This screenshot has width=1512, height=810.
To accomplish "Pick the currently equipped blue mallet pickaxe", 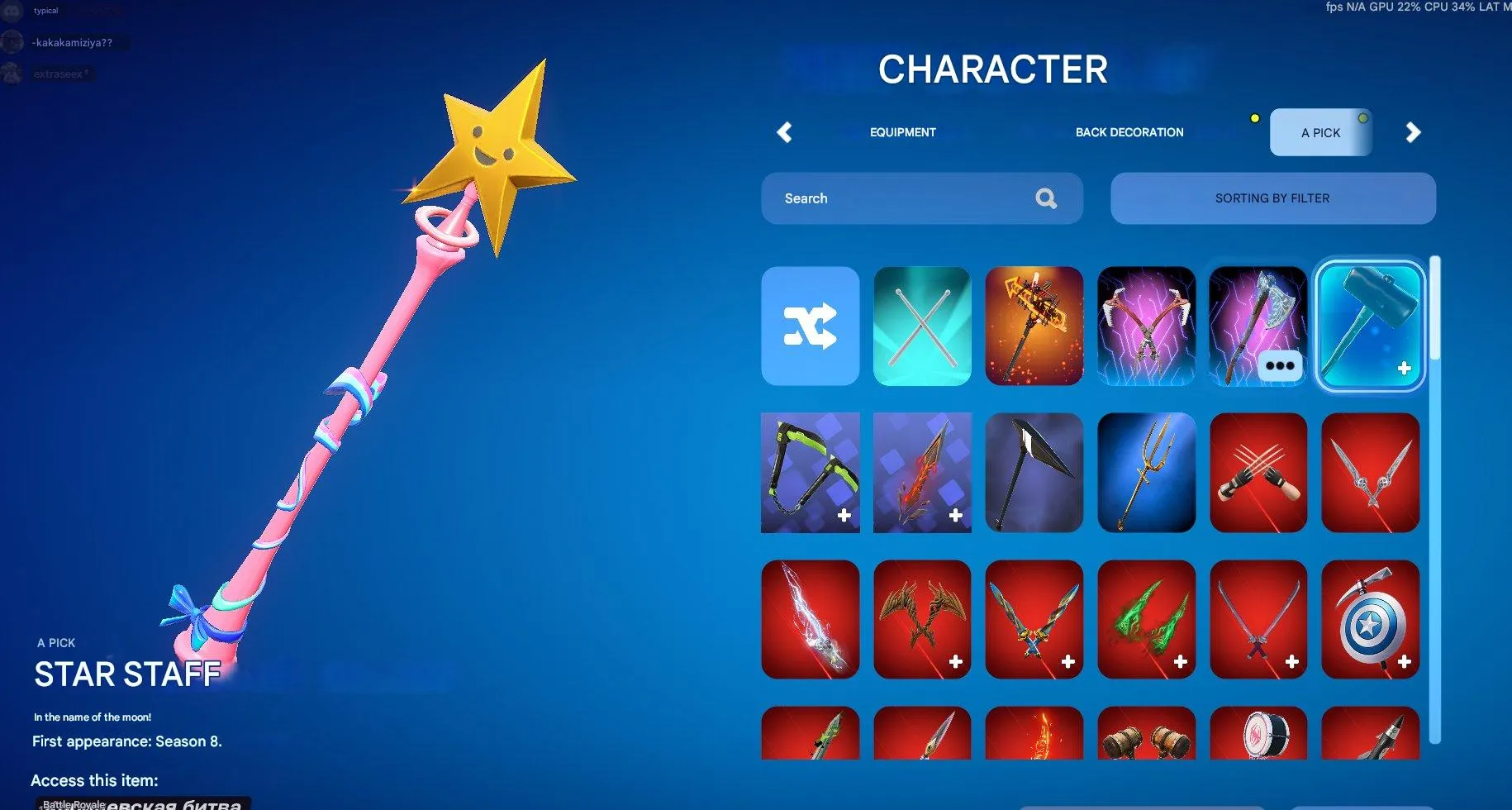I will pyautogui.click(x=1369, y=326).
